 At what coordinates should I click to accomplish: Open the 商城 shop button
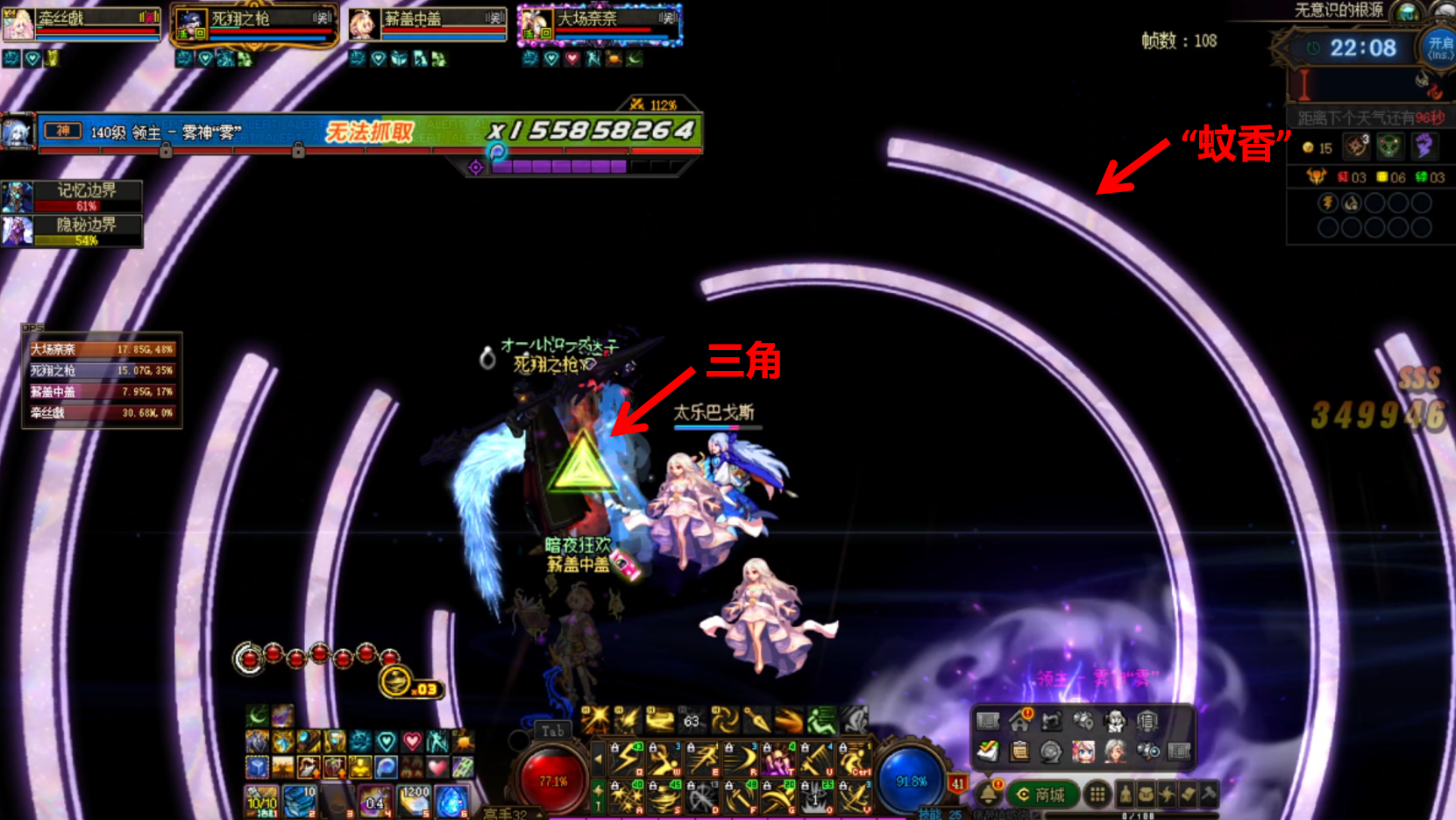[x=1041, y=795]
